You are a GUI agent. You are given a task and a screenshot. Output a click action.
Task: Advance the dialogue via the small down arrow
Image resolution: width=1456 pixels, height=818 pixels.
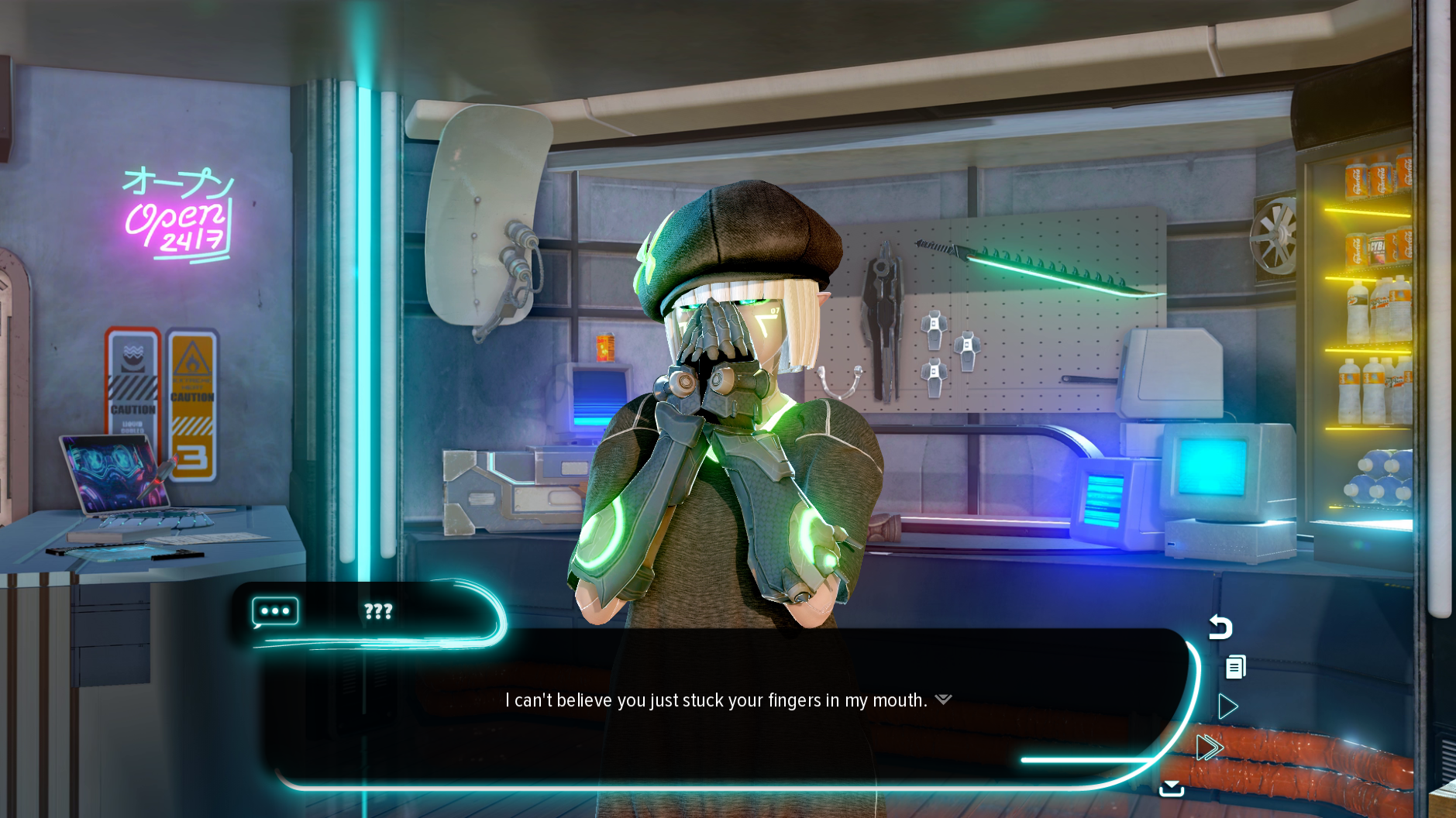943,699
